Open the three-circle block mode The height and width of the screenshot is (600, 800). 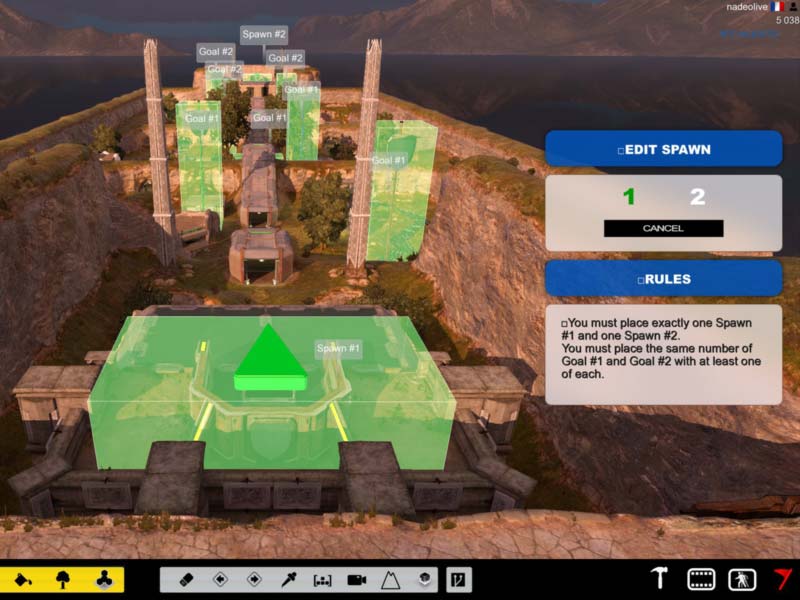coord(102,579)
